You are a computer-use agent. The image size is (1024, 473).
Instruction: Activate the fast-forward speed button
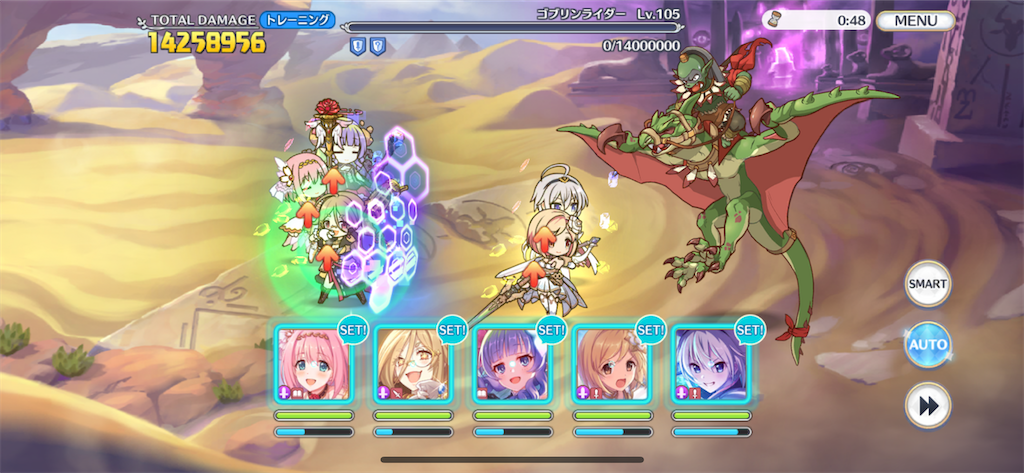point(927,405)
